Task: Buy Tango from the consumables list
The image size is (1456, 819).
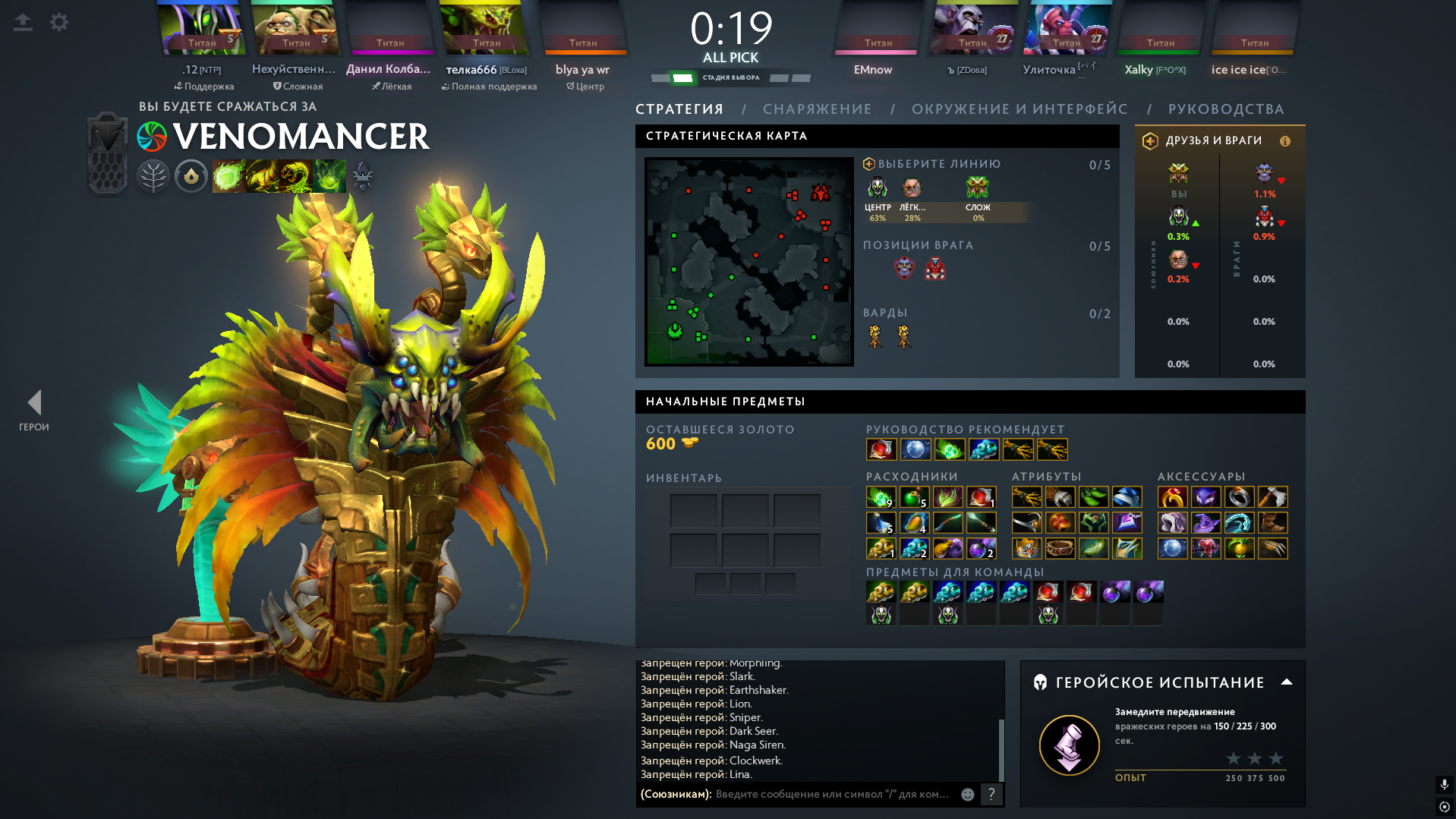Action: [881, 497]
